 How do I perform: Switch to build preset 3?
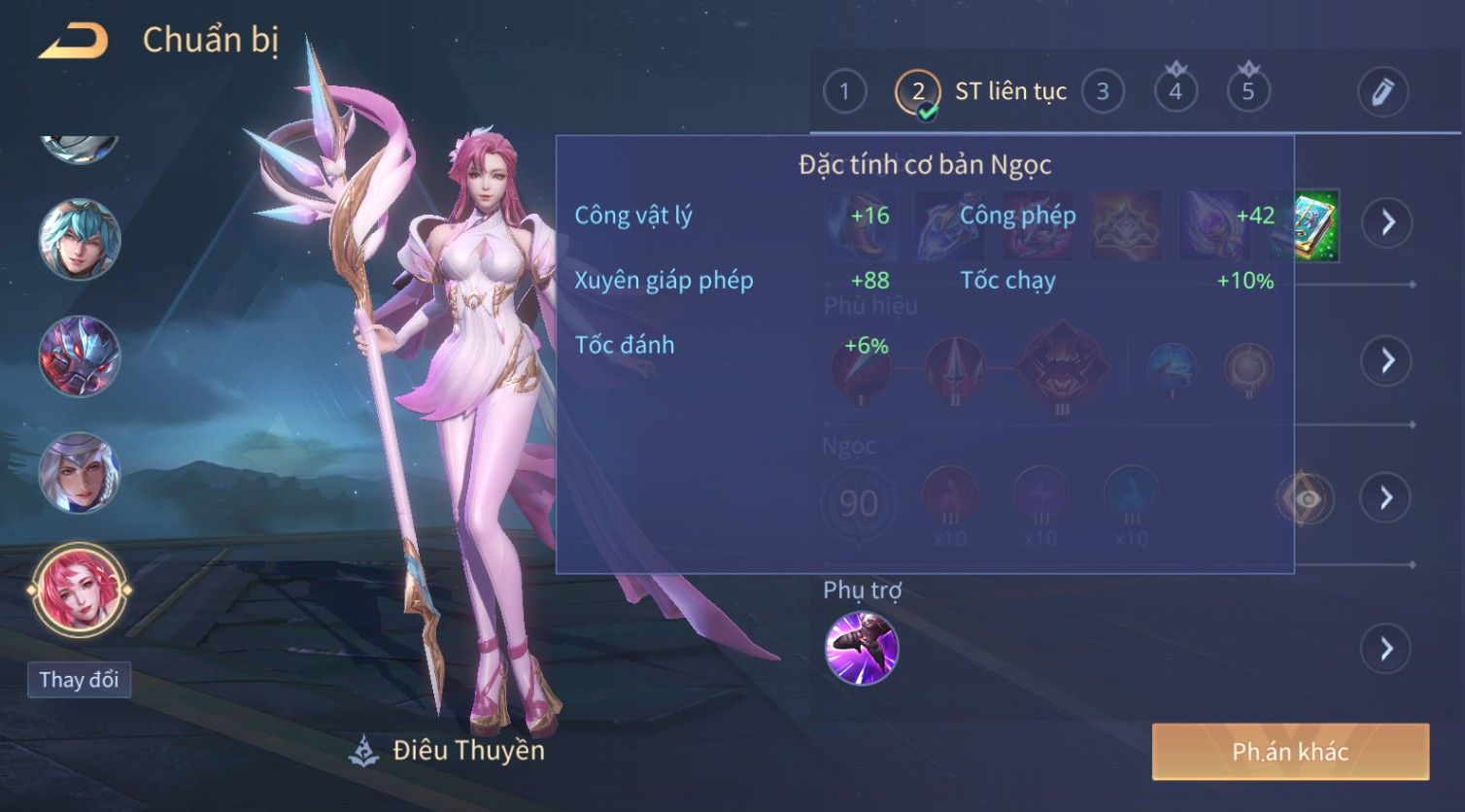click(1103, 92)
